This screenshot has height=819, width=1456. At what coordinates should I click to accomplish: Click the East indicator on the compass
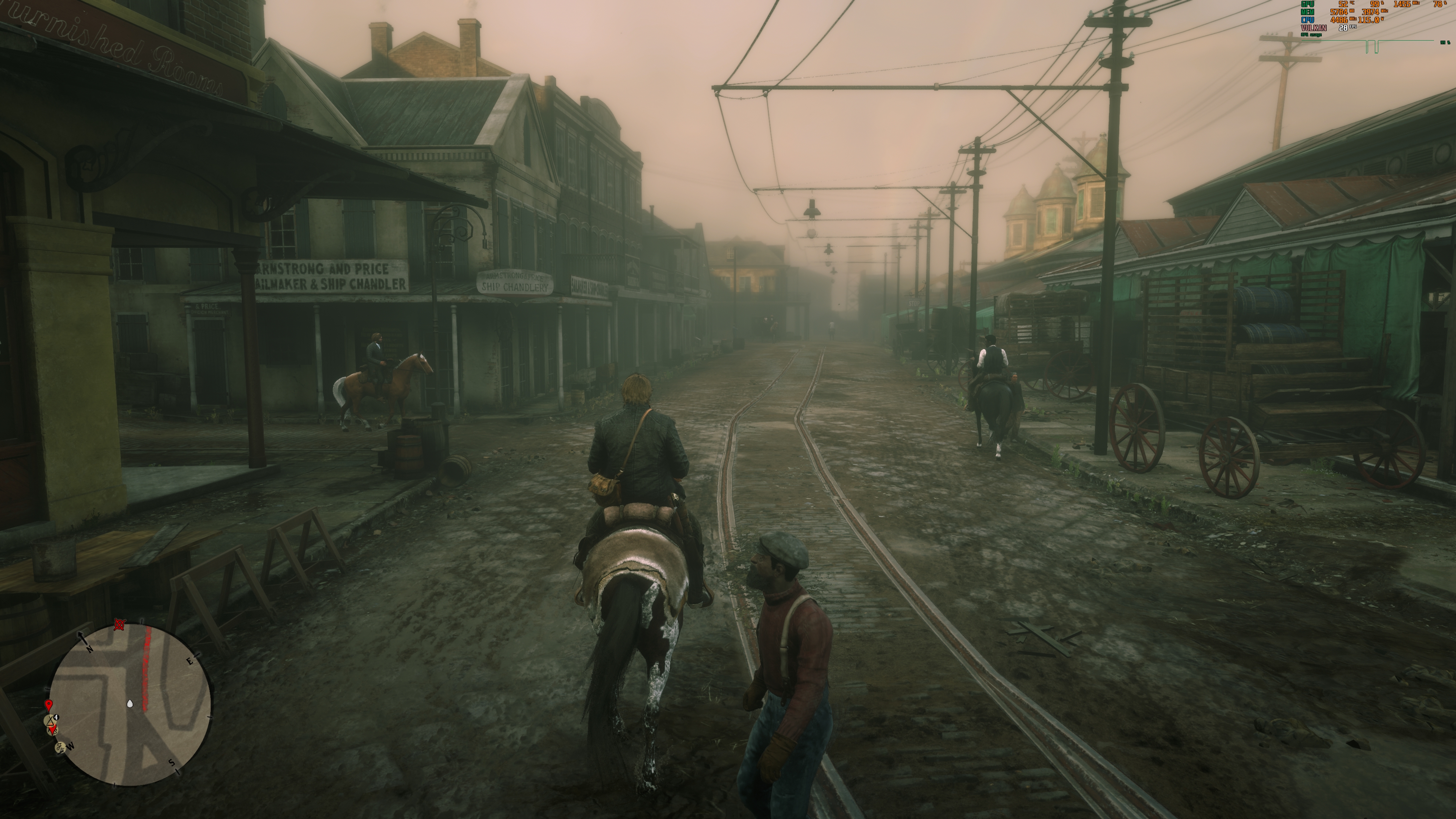[190, 661]
